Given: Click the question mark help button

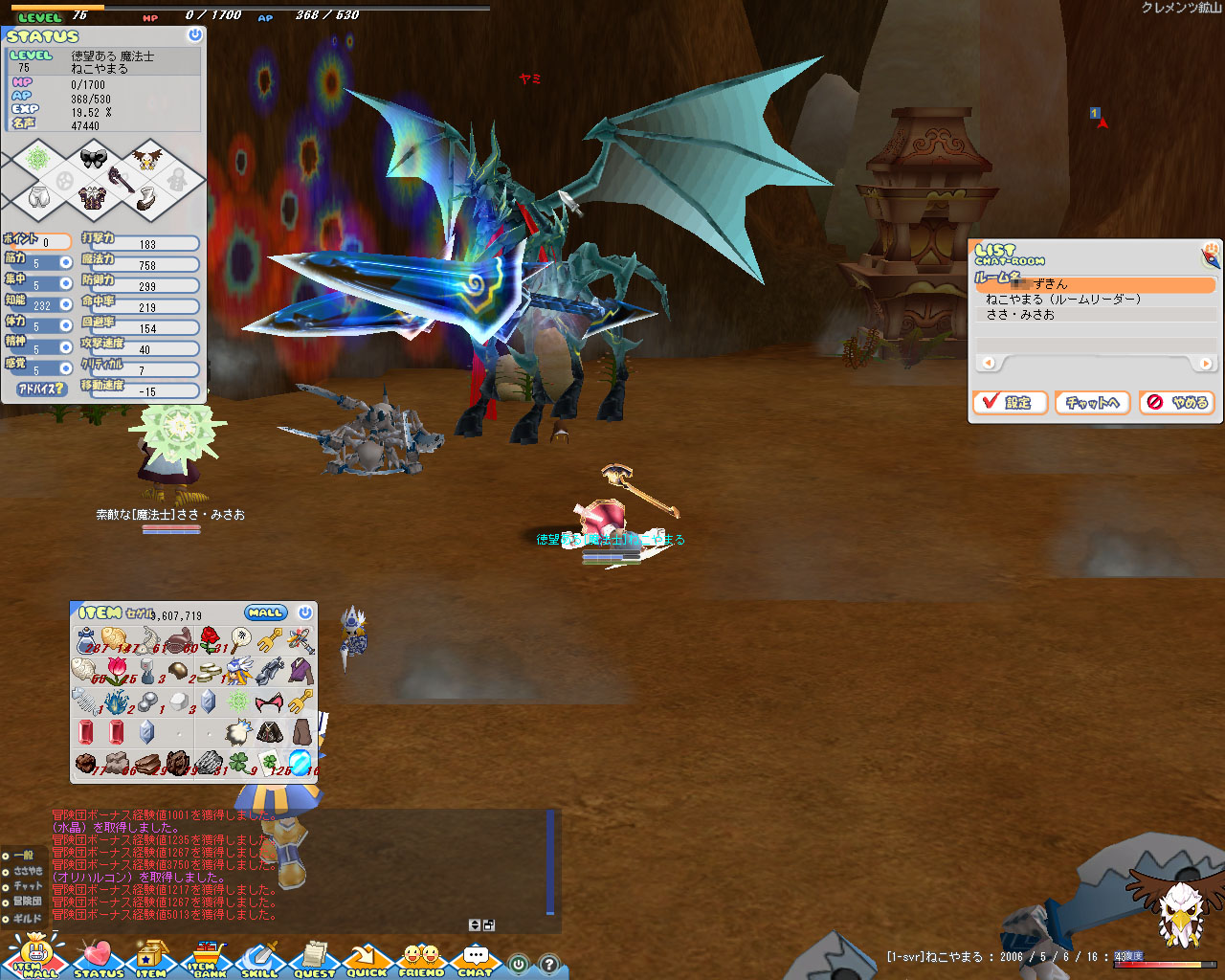Looking at the screenshot, I should click(549, 965).
